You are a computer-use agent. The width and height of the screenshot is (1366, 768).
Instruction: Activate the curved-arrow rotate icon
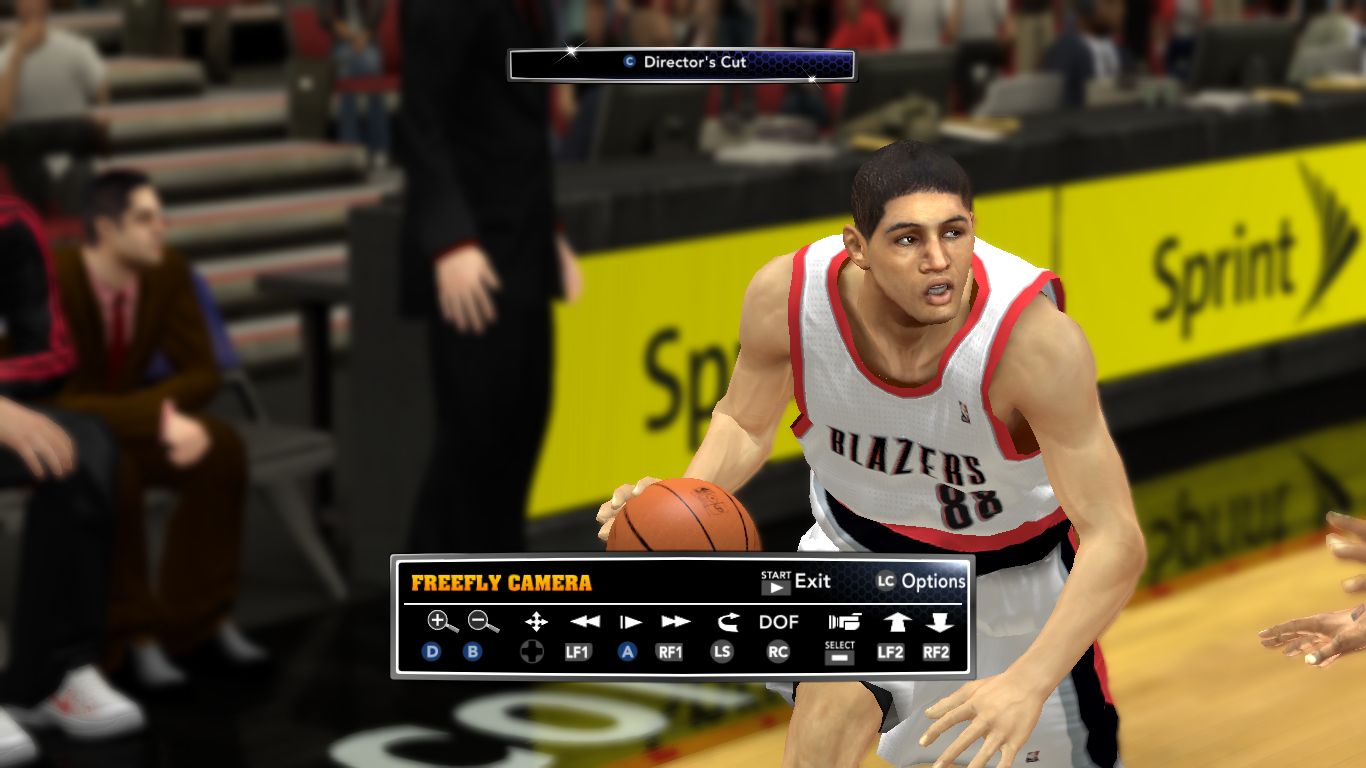tap(725, 622)
